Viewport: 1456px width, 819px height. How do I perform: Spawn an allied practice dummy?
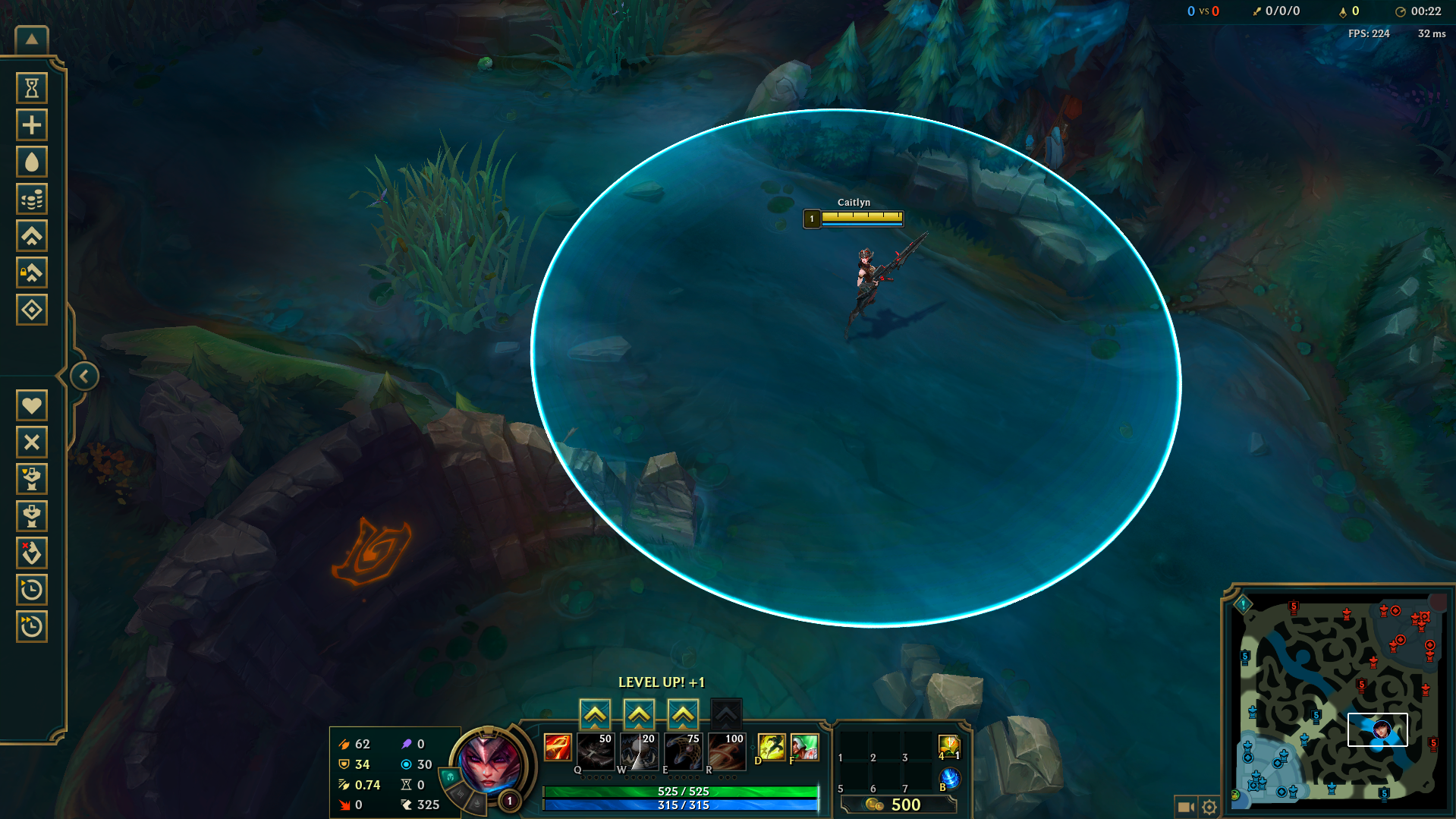click(x=32, y=479)
